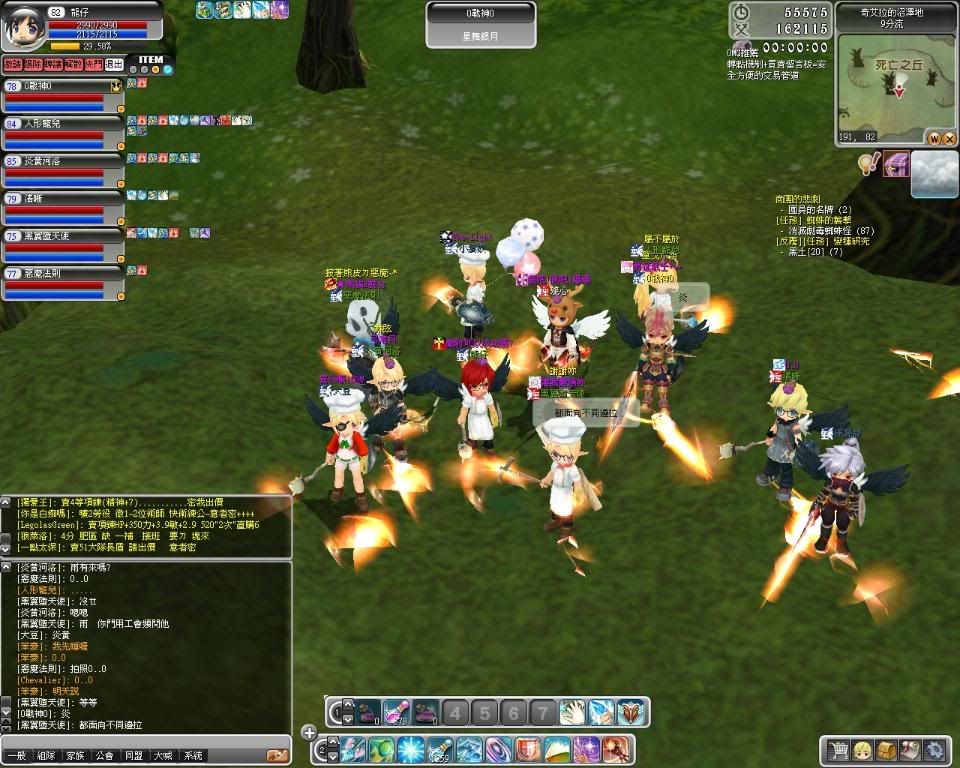The height and width of the screenshot is (768, 960).
Task: Switch chat to the 系統 system tab
Action: coord(193,756)
